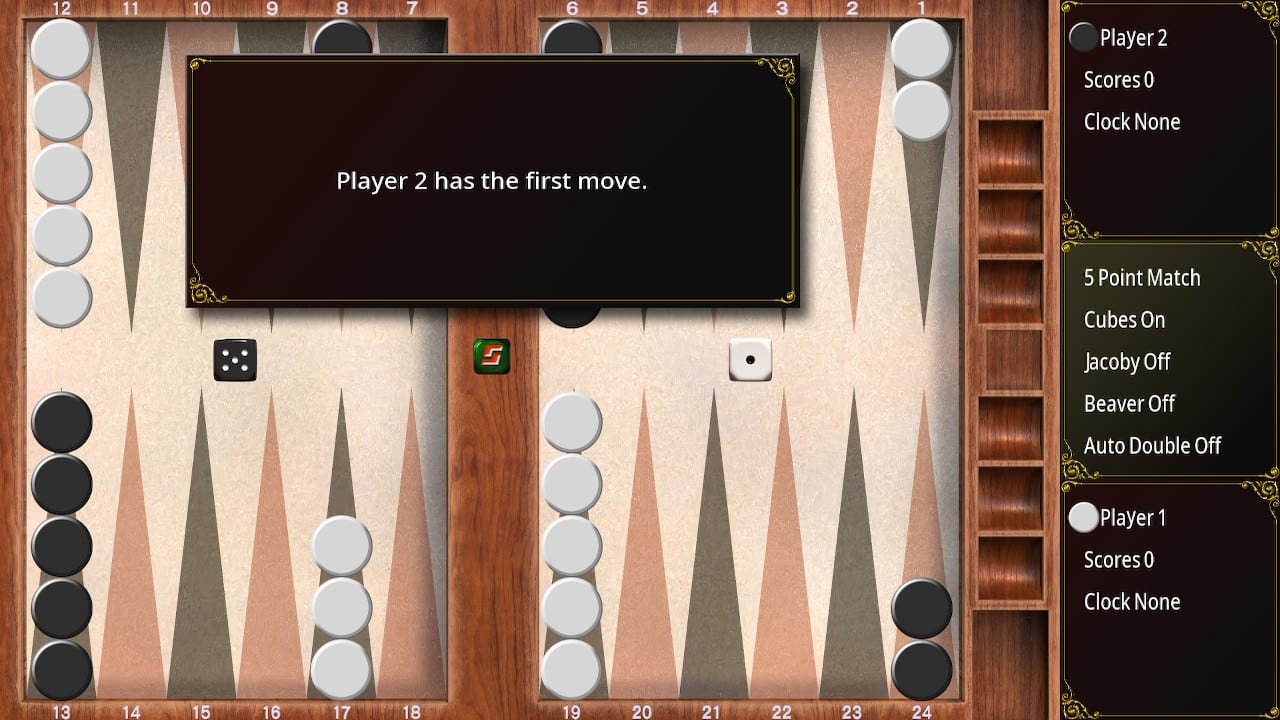1280x720 pixels.
Task: Enable the Jacoby rule
Action: [x=1127, y=361]
